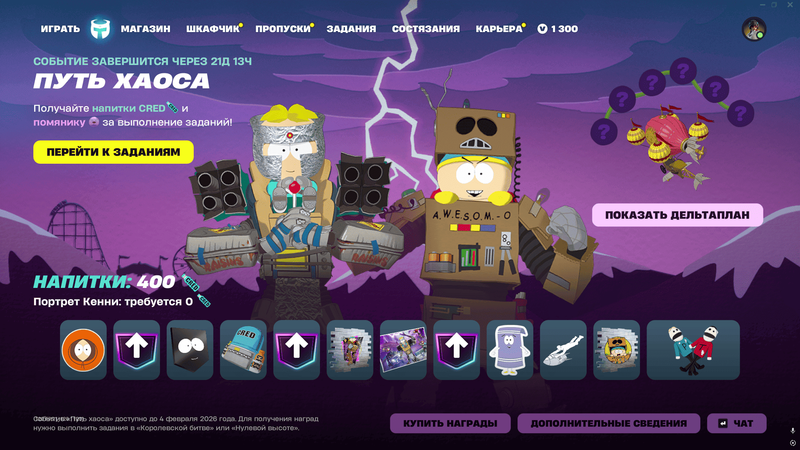Viewport: 800px width, 450px height.
Task: Pick the white glider reward tile
Action: point(563,350)
